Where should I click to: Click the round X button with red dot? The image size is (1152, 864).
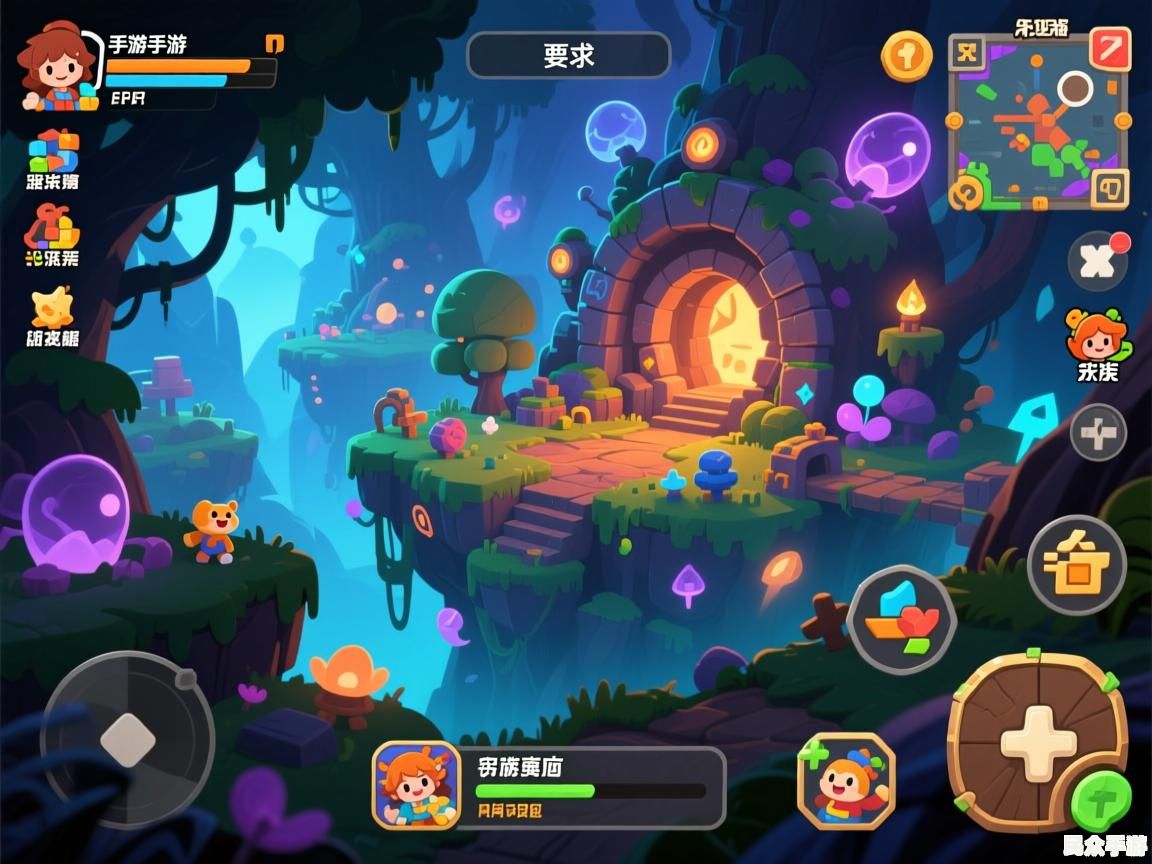click(1098, 261)
